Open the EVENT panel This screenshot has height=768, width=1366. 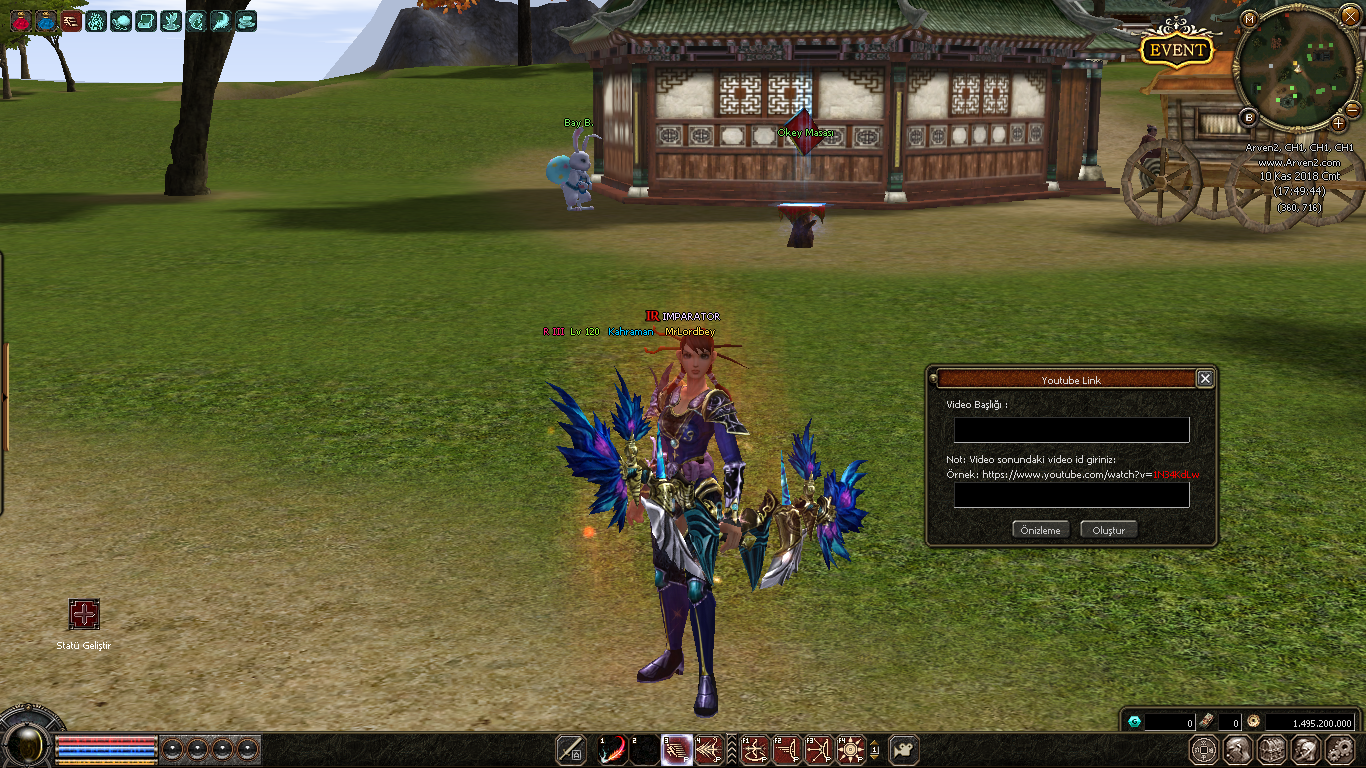tap(1178, 51)
